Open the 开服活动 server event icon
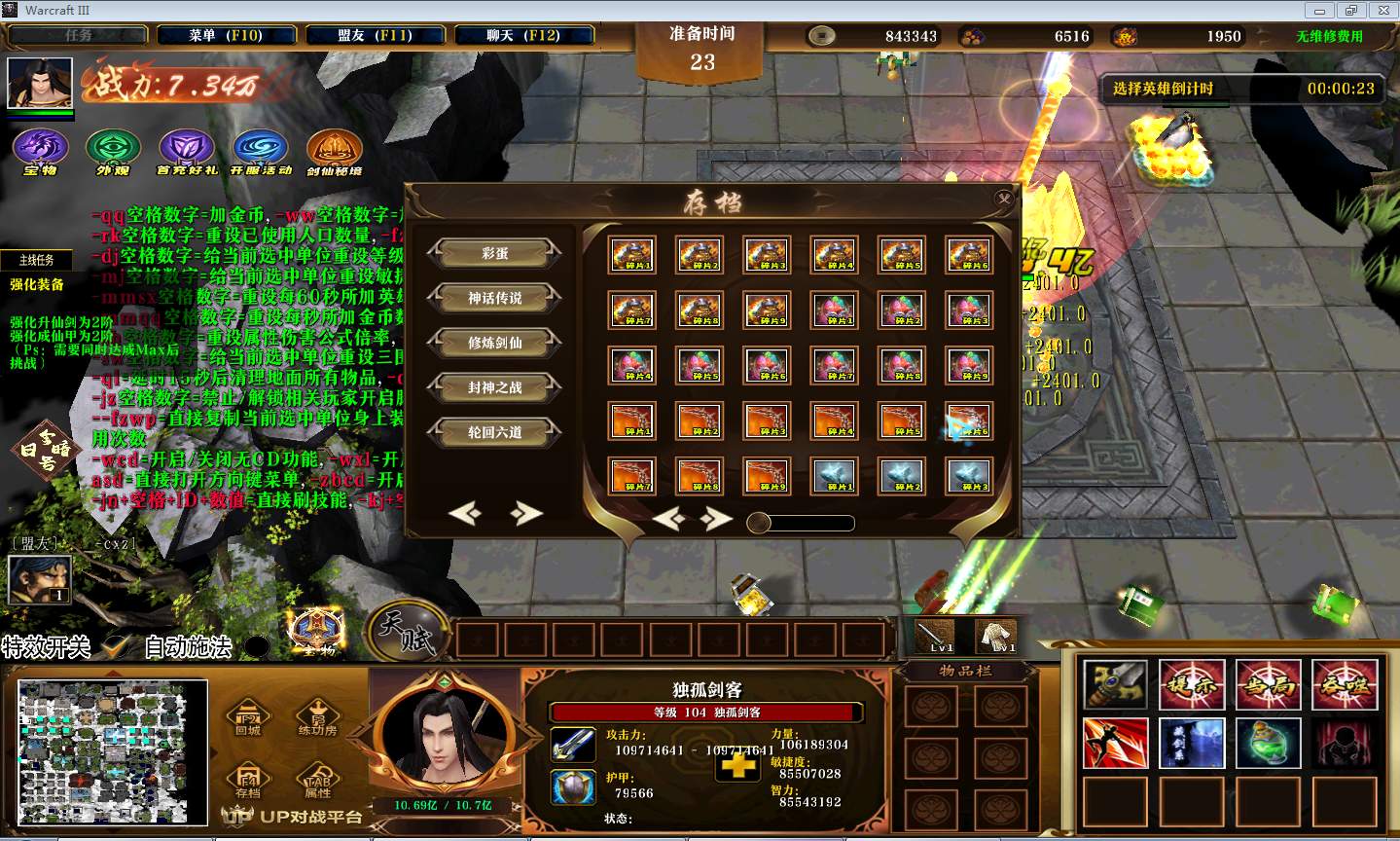 click(x=260, y=149)
